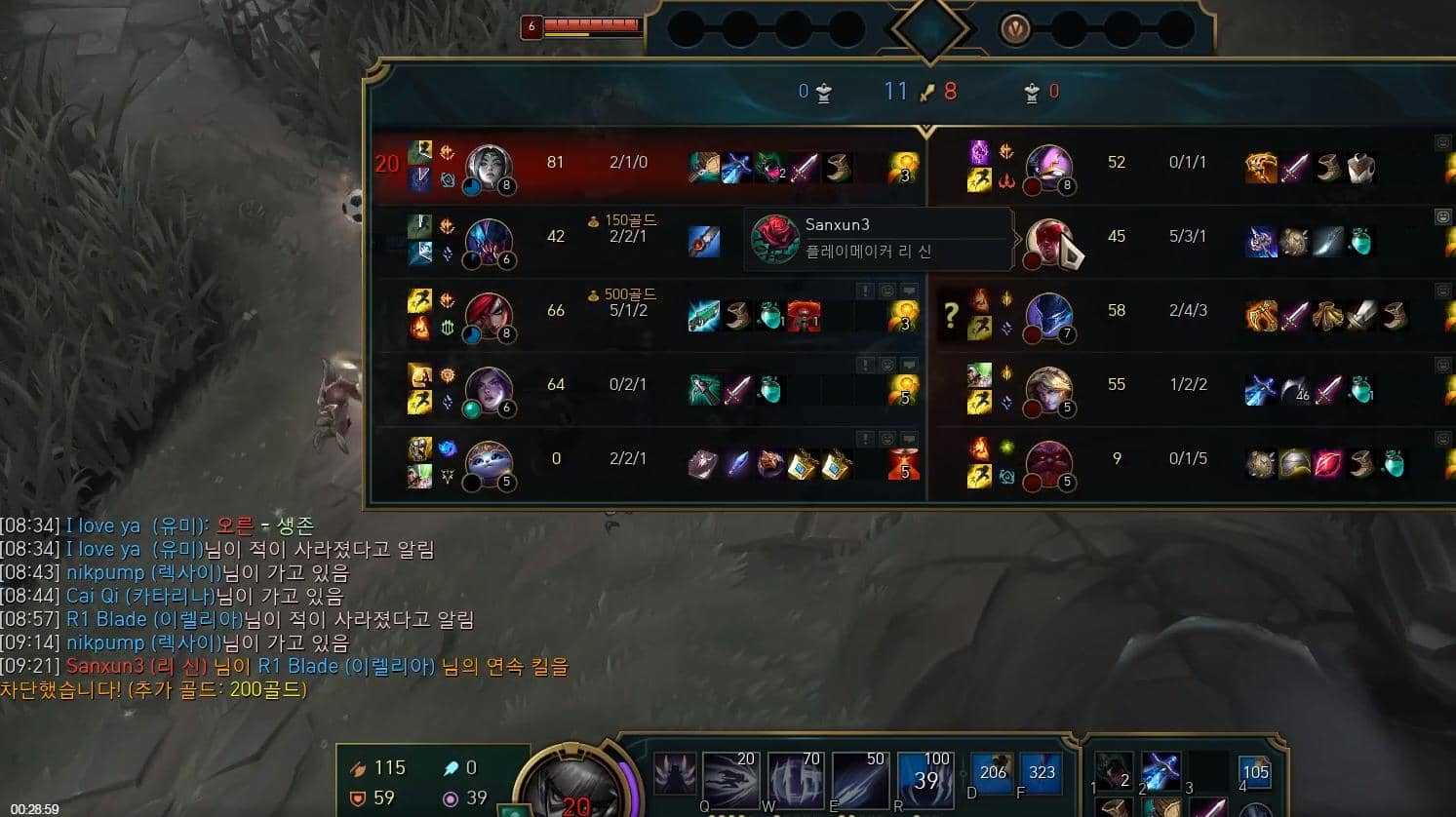Activate the R ultimate ability icon
This screenshot has width=1456, height=817.
925,778
